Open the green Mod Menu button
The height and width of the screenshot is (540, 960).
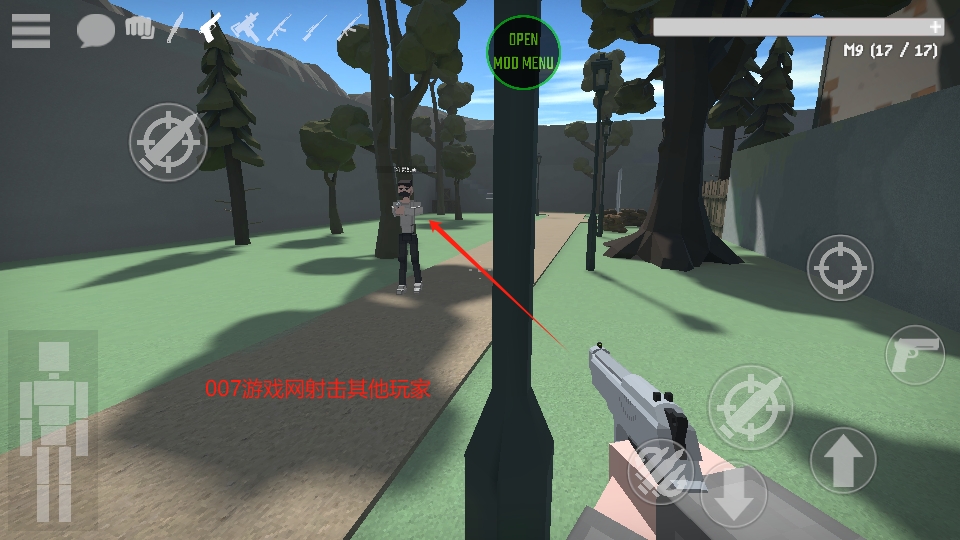[523, 52]
